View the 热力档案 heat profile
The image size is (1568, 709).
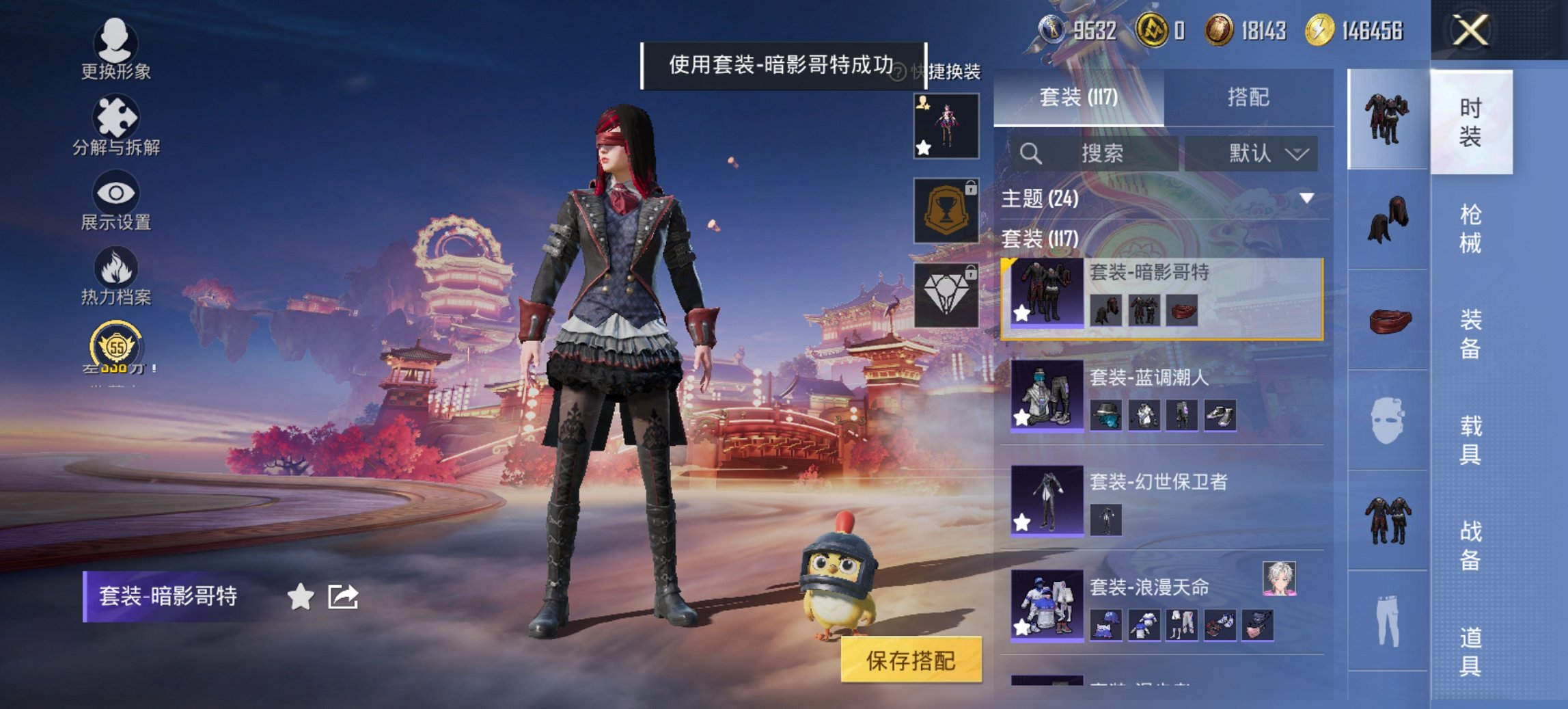click(x=116, y=273)
